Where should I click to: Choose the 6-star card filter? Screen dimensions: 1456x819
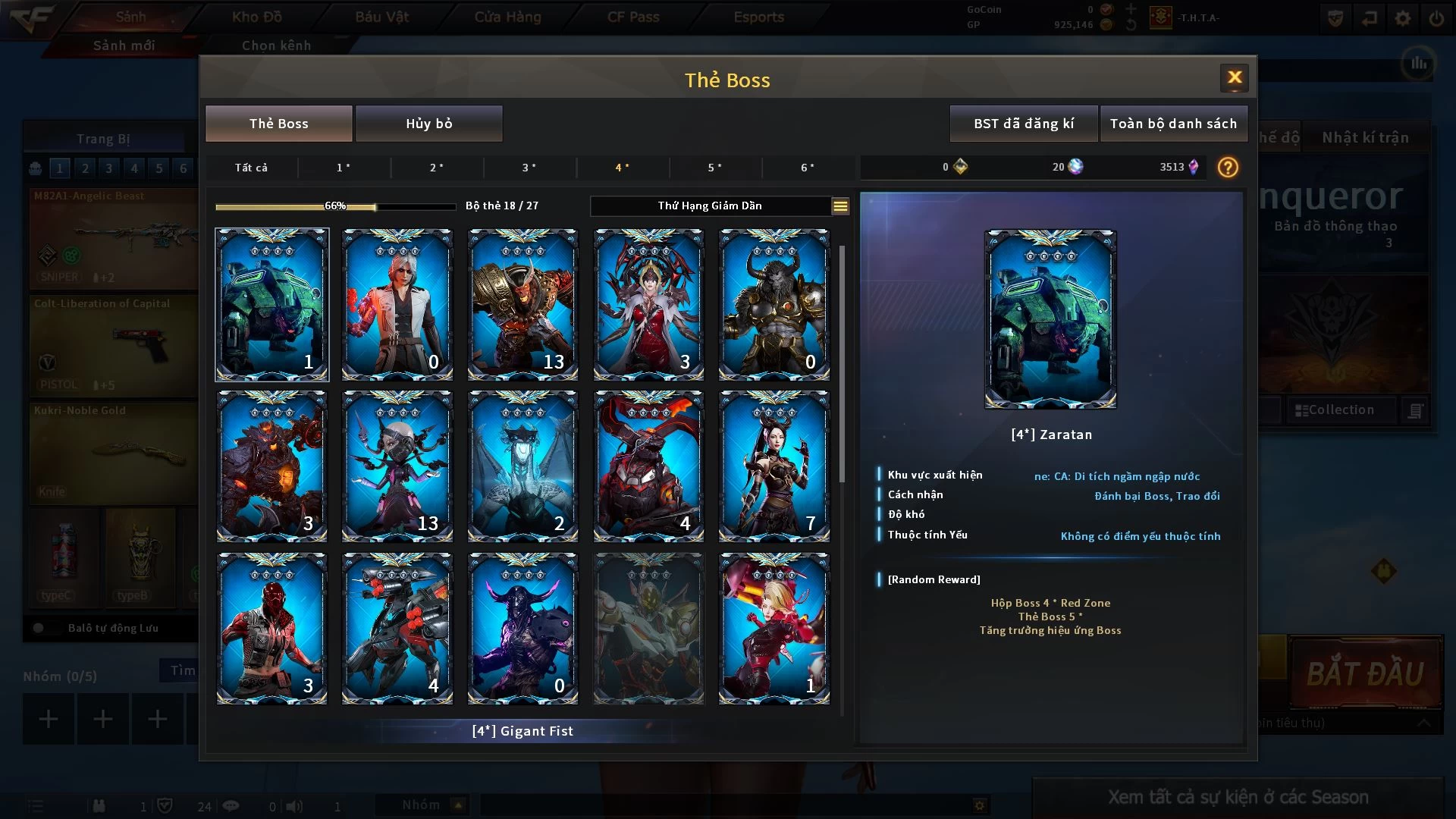808,168
